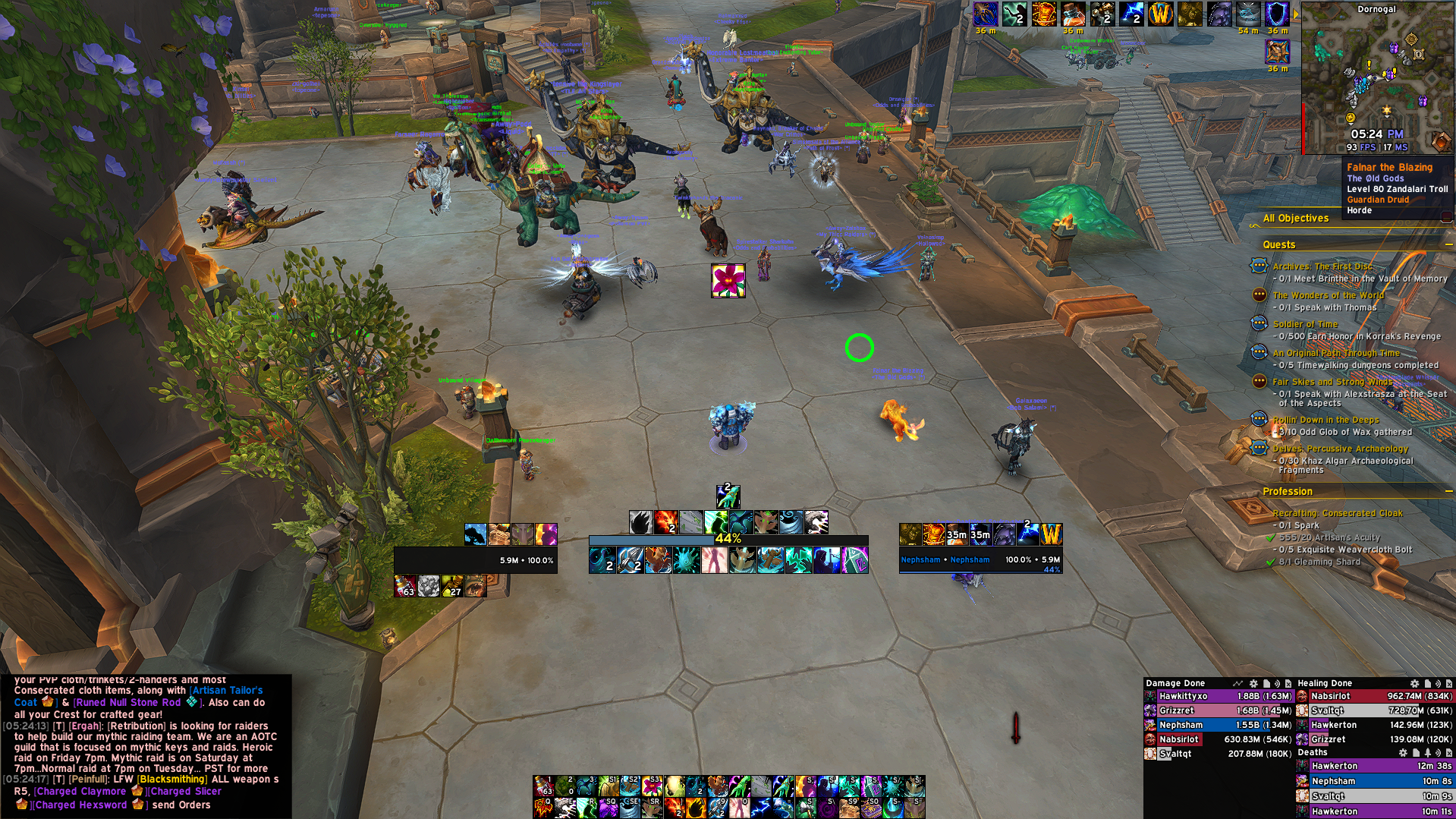1456x819 pixels.
Task: Click the All Objectives tracker header
Action: (x=1296, y=219)
